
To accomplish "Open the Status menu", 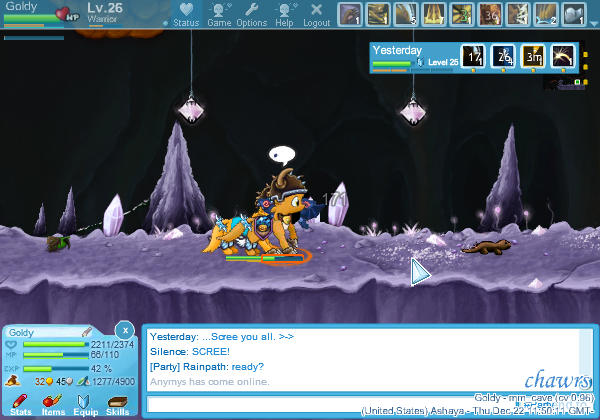I will 185,14.
